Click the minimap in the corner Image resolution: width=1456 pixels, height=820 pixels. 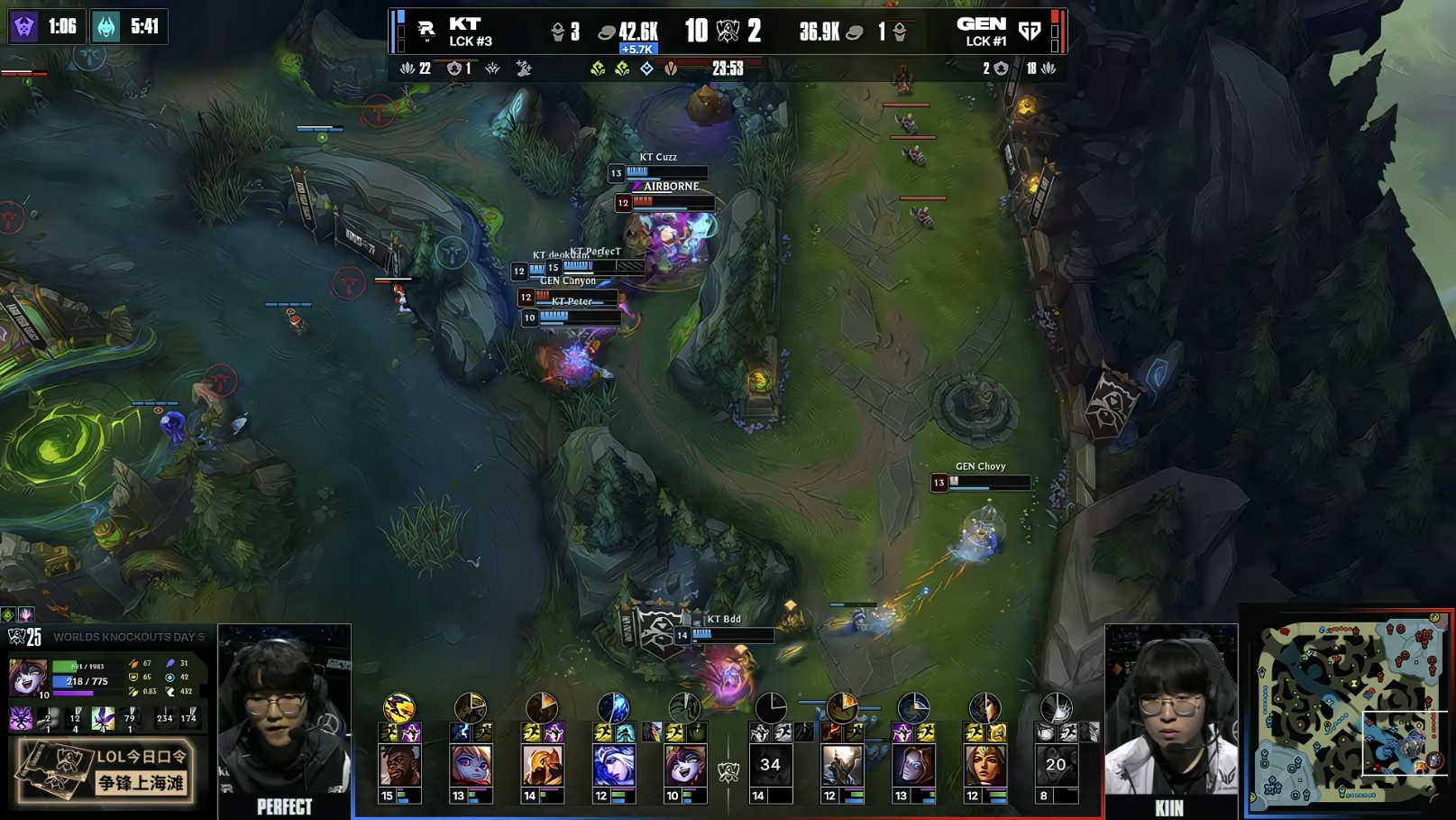click(1349, 711)
